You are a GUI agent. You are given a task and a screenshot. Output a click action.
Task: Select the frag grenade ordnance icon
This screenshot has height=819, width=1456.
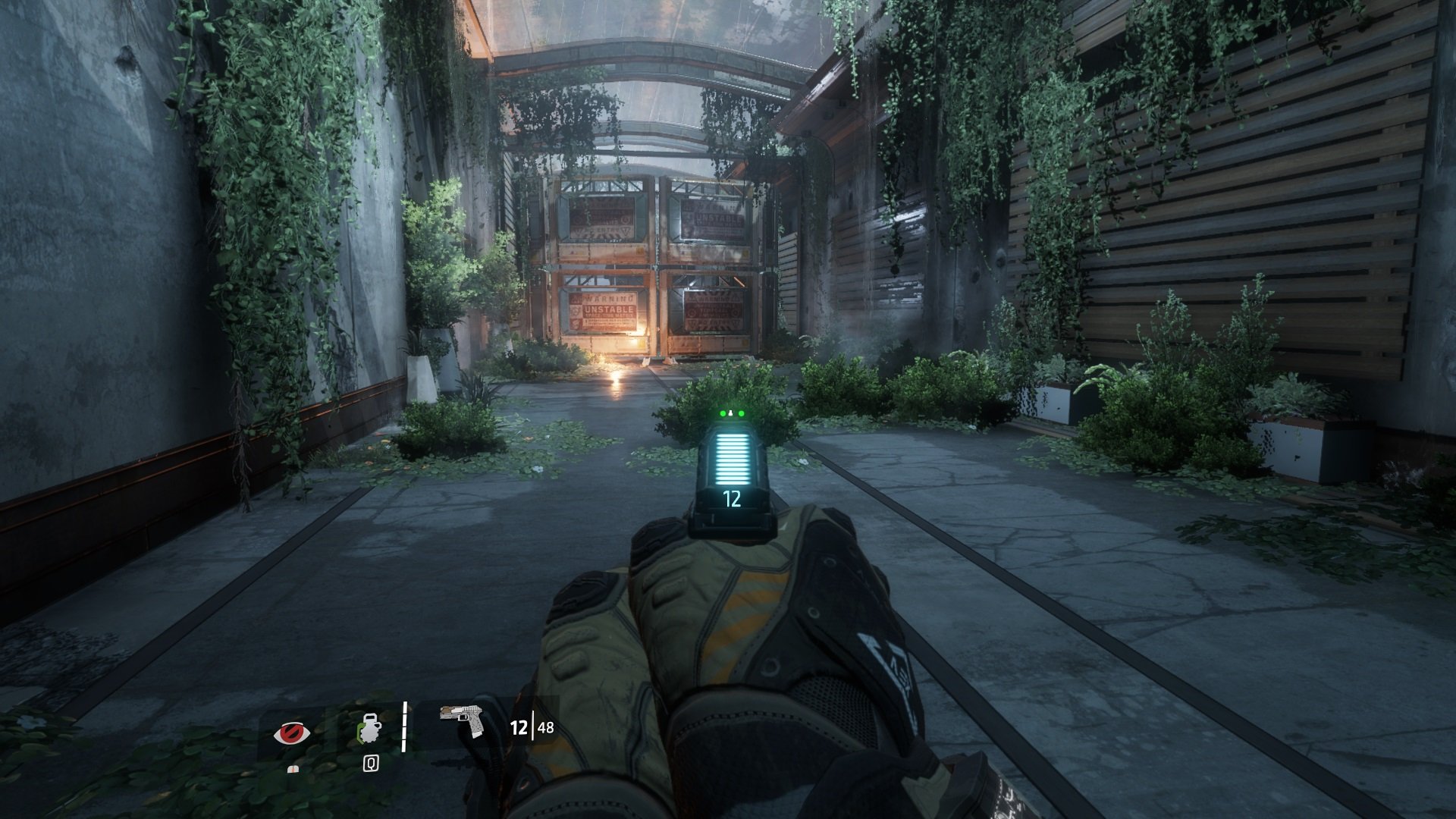(x=369, y=731)
